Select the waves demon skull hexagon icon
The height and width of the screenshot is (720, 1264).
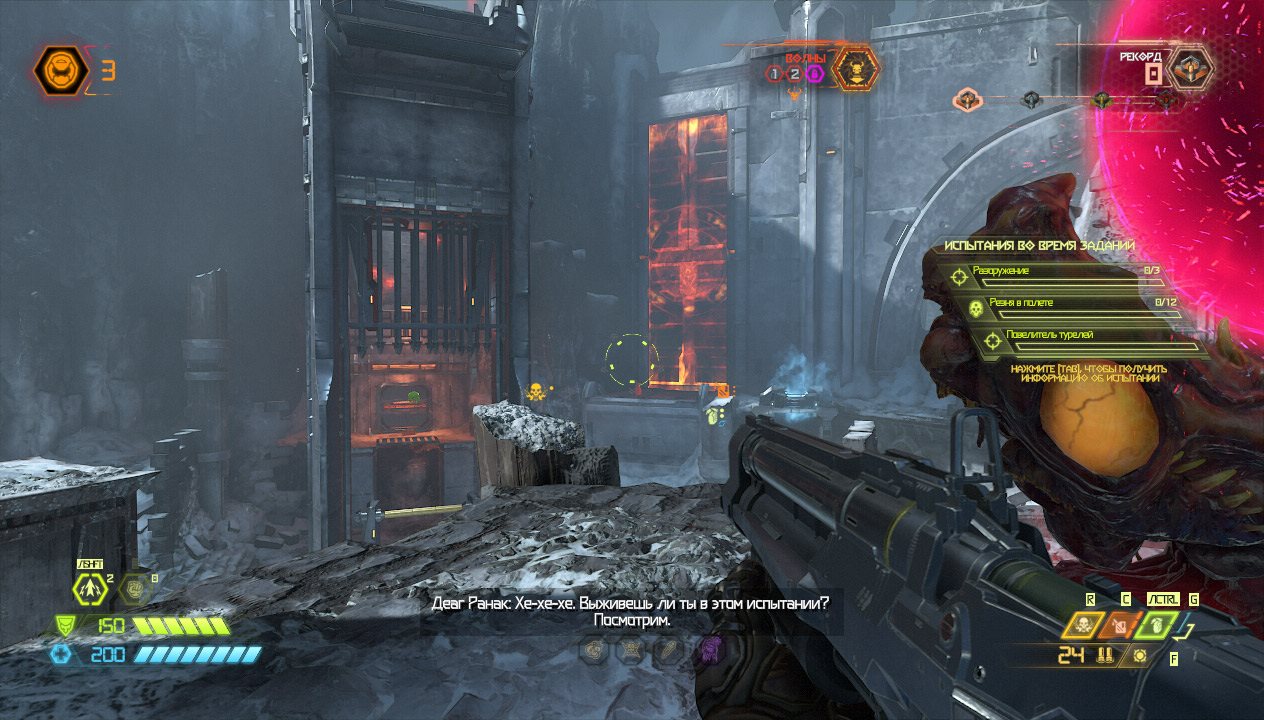[x=856, y=69]
